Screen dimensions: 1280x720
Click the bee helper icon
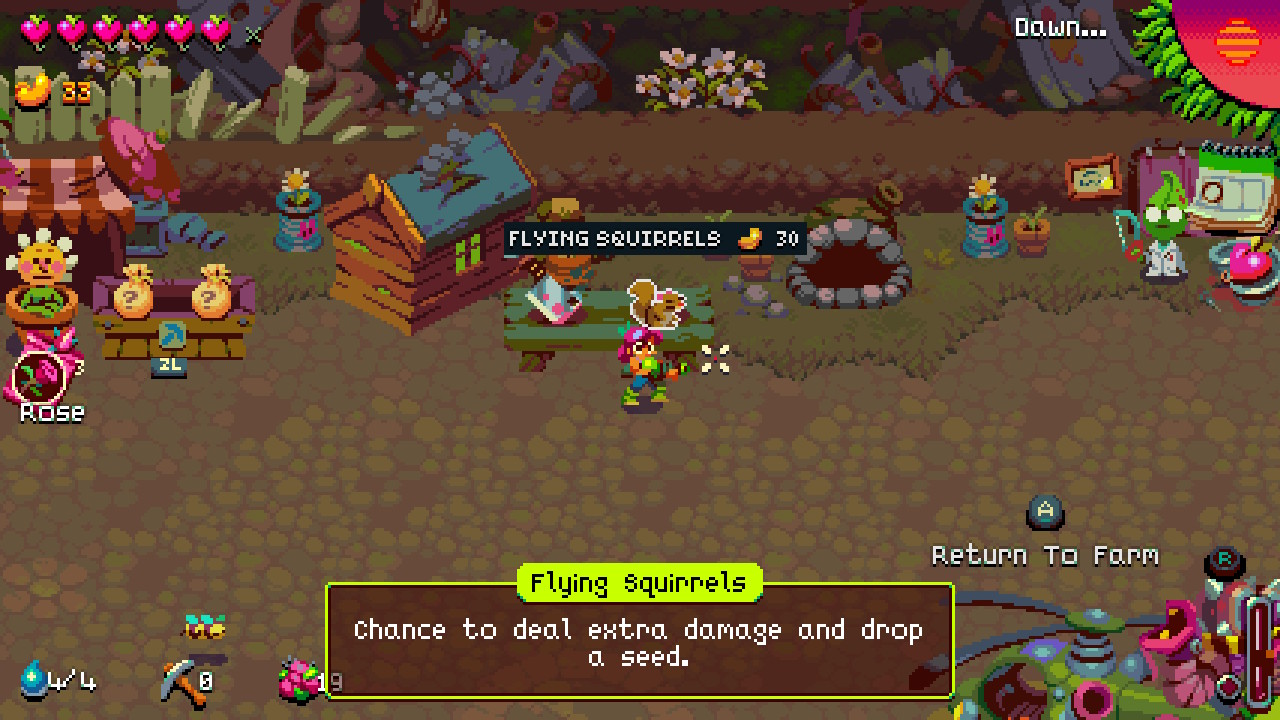tap(204, 627)
